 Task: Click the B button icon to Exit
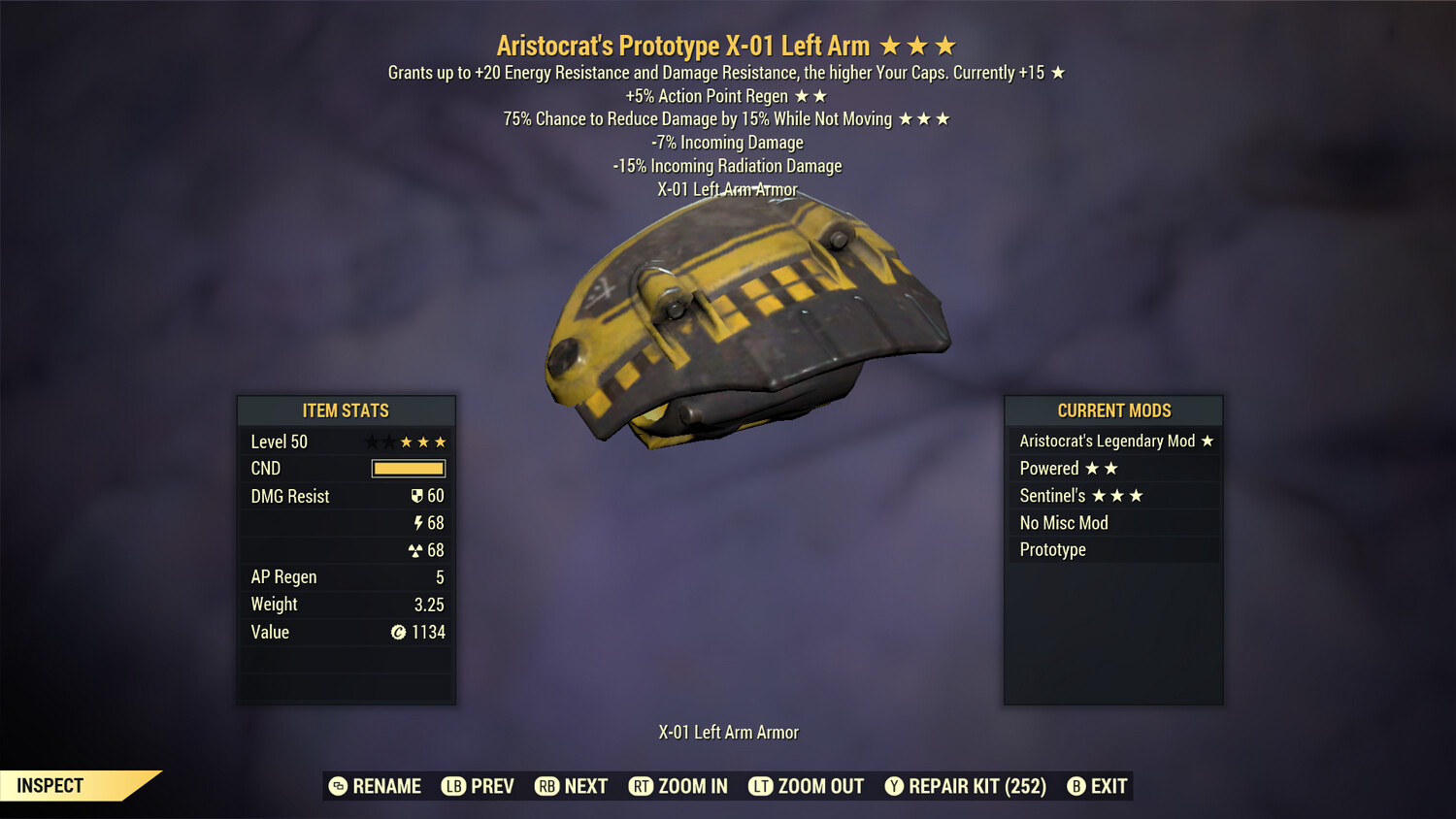coord(1076,786)
